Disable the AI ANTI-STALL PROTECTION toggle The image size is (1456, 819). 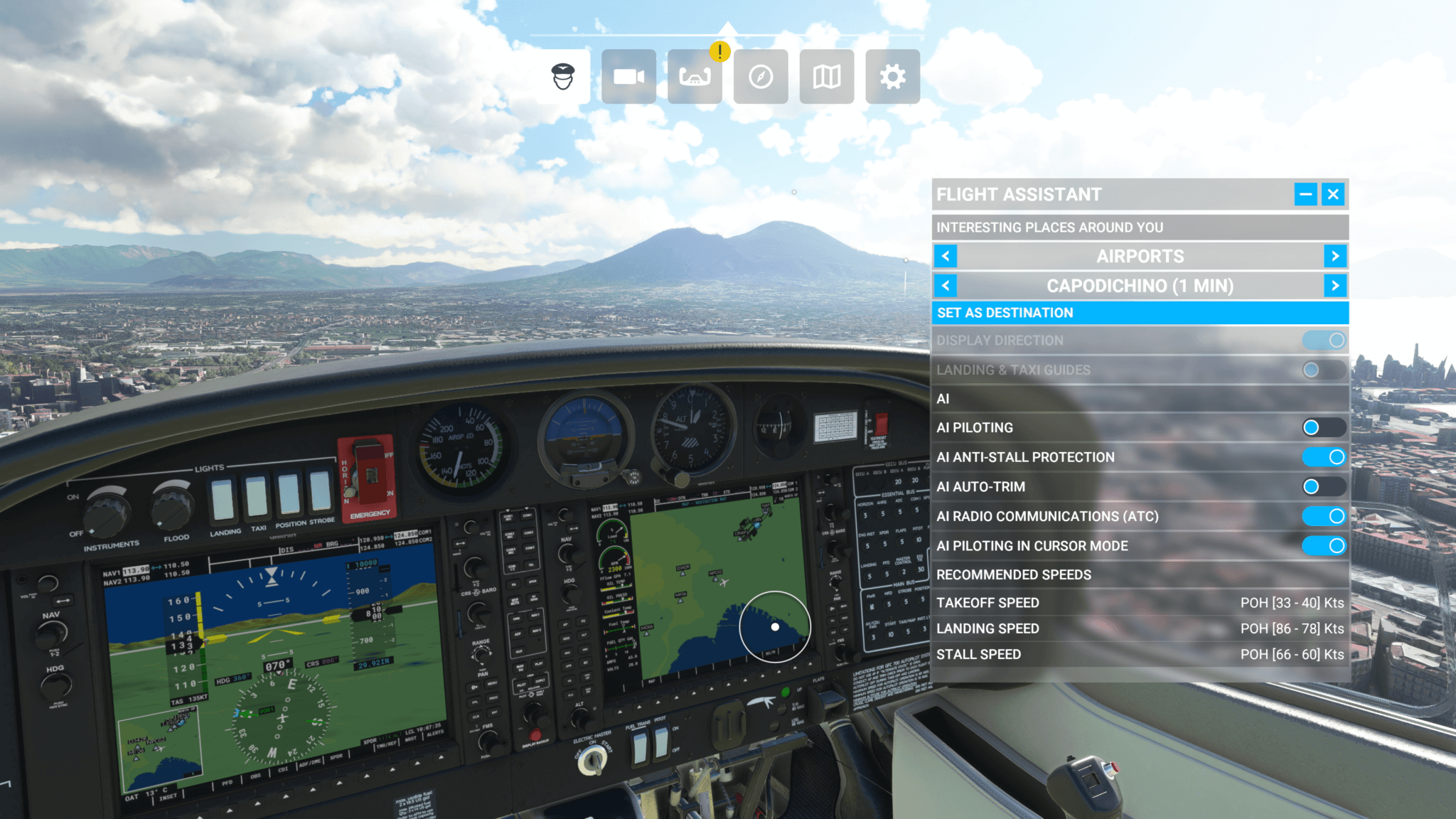point(1324,457)
